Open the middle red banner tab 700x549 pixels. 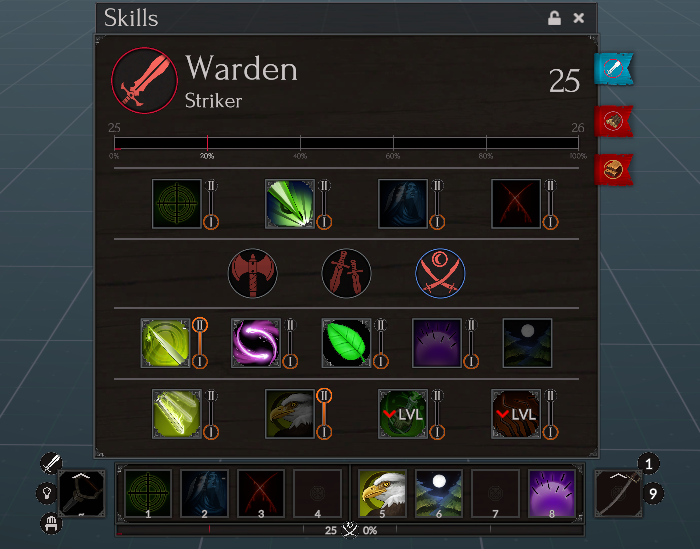point(612,121)
